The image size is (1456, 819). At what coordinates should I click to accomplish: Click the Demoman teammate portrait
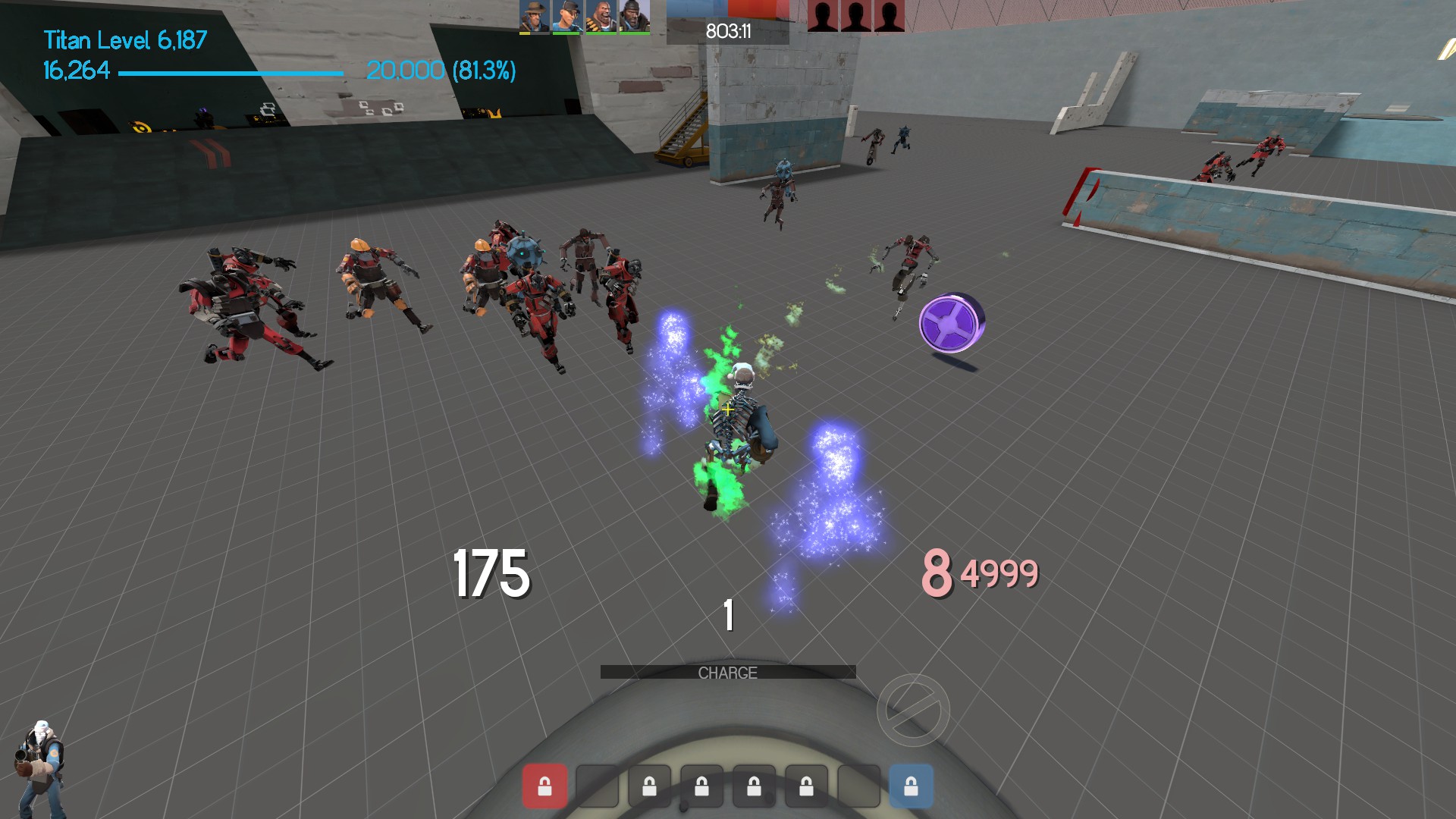(x=634, y=17)
